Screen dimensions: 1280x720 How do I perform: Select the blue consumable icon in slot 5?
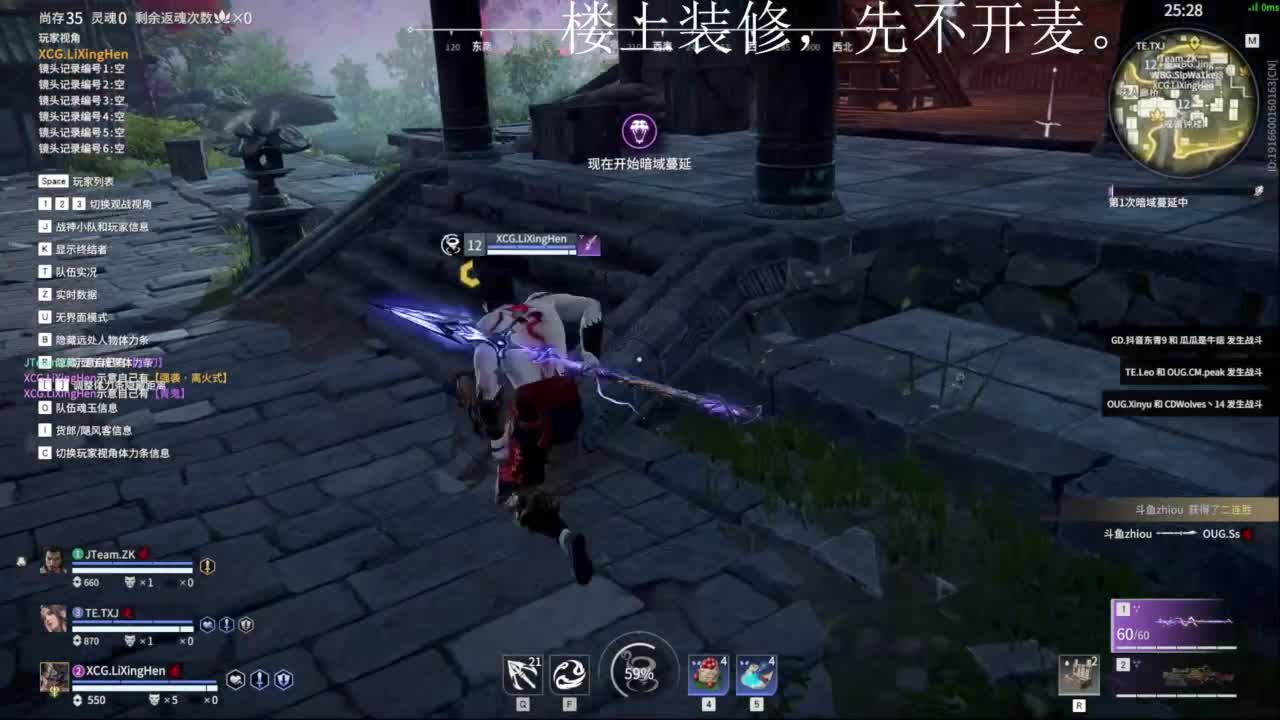pos(756,675)
